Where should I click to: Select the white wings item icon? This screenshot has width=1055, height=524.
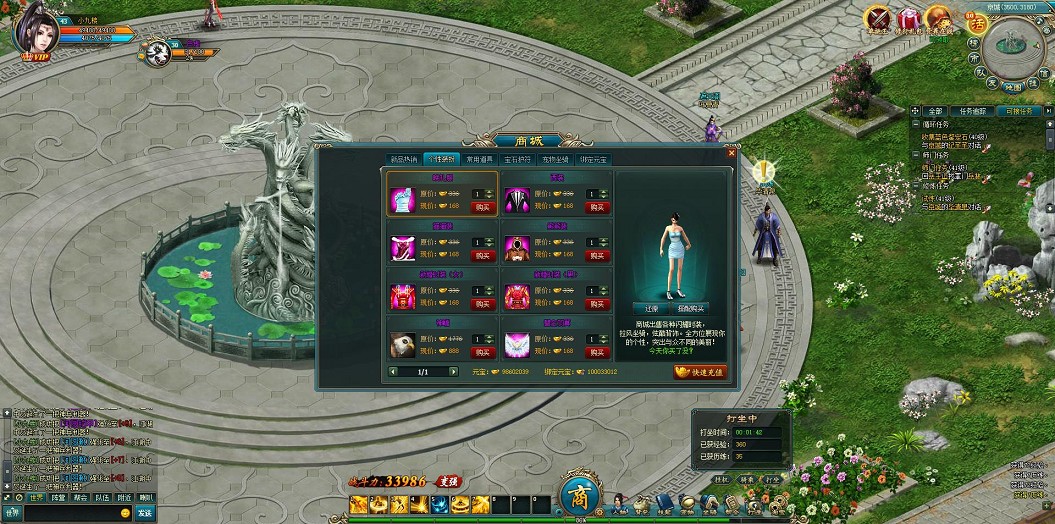(518, 344)
